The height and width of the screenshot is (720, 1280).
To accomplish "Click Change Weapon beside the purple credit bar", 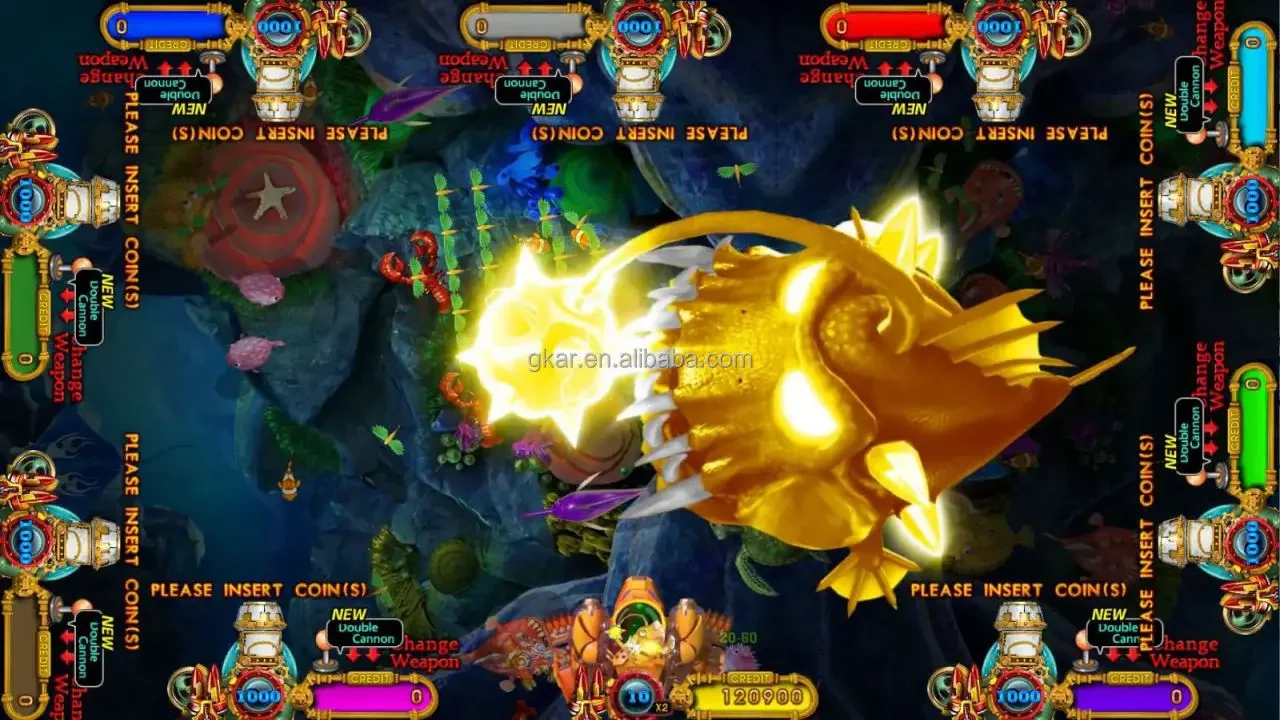I will click(1185, 652).
